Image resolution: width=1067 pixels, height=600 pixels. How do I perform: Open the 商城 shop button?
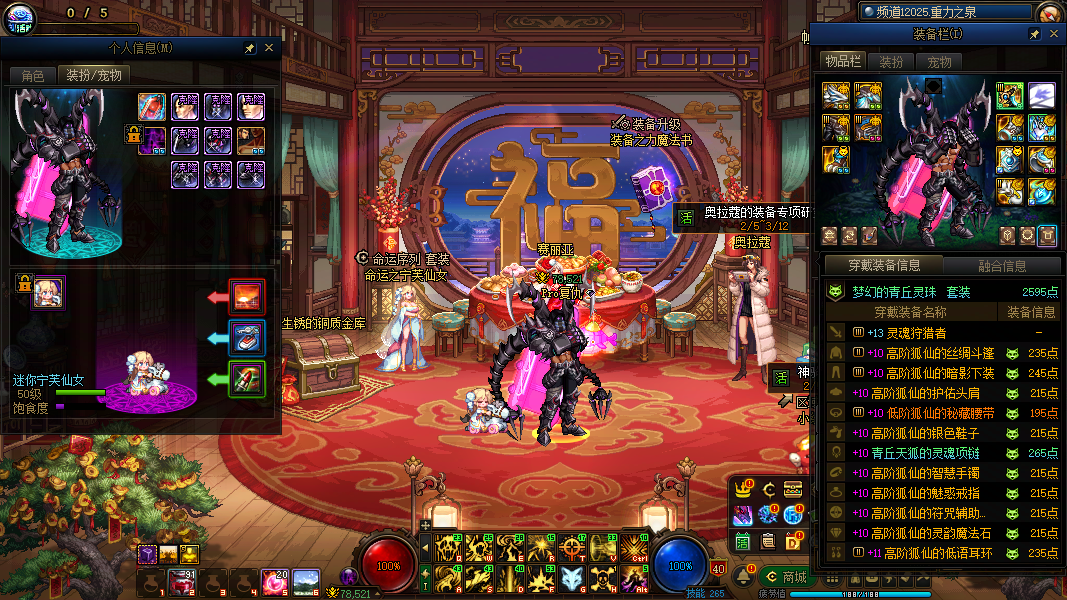click(x=785, y=577)
